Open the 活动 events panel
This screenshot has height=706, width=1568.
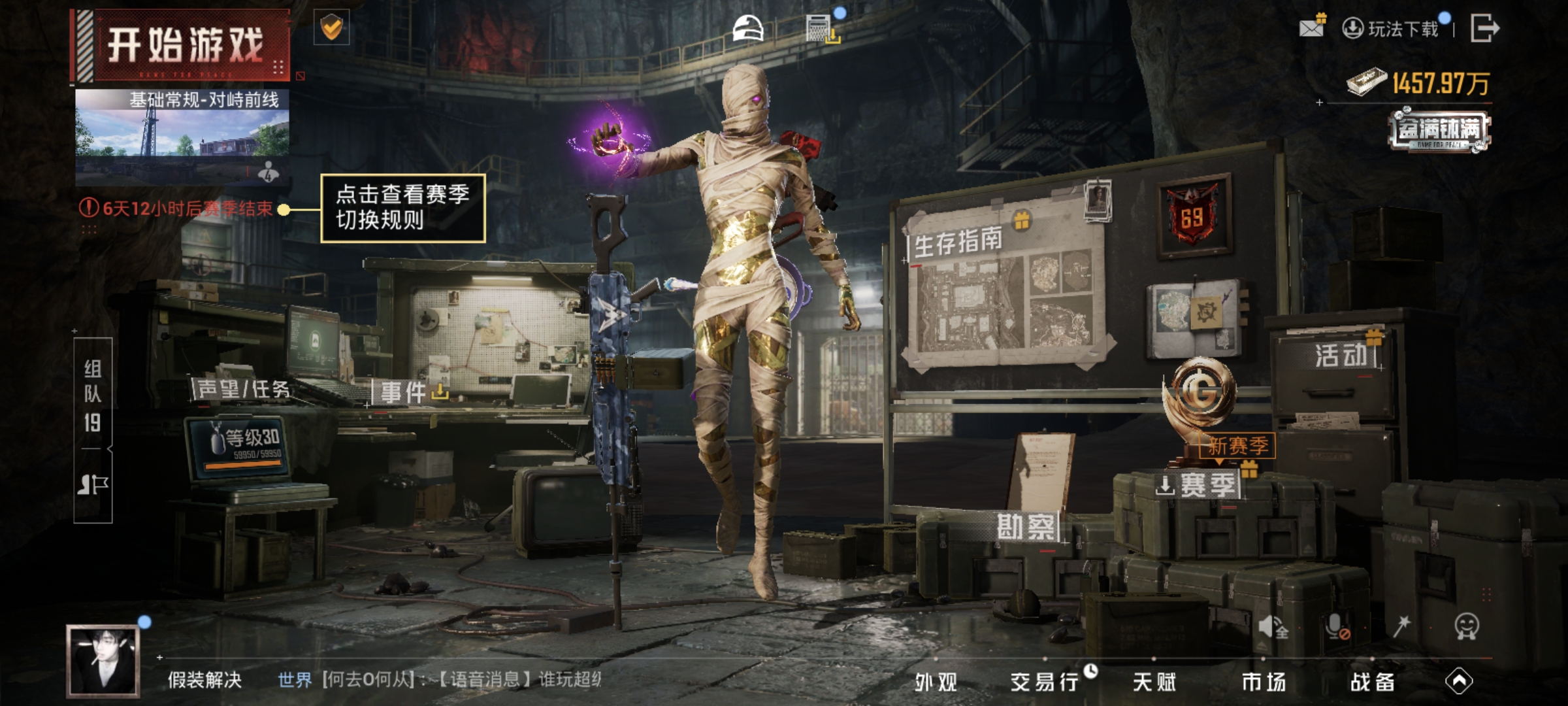coord(1341,356)
